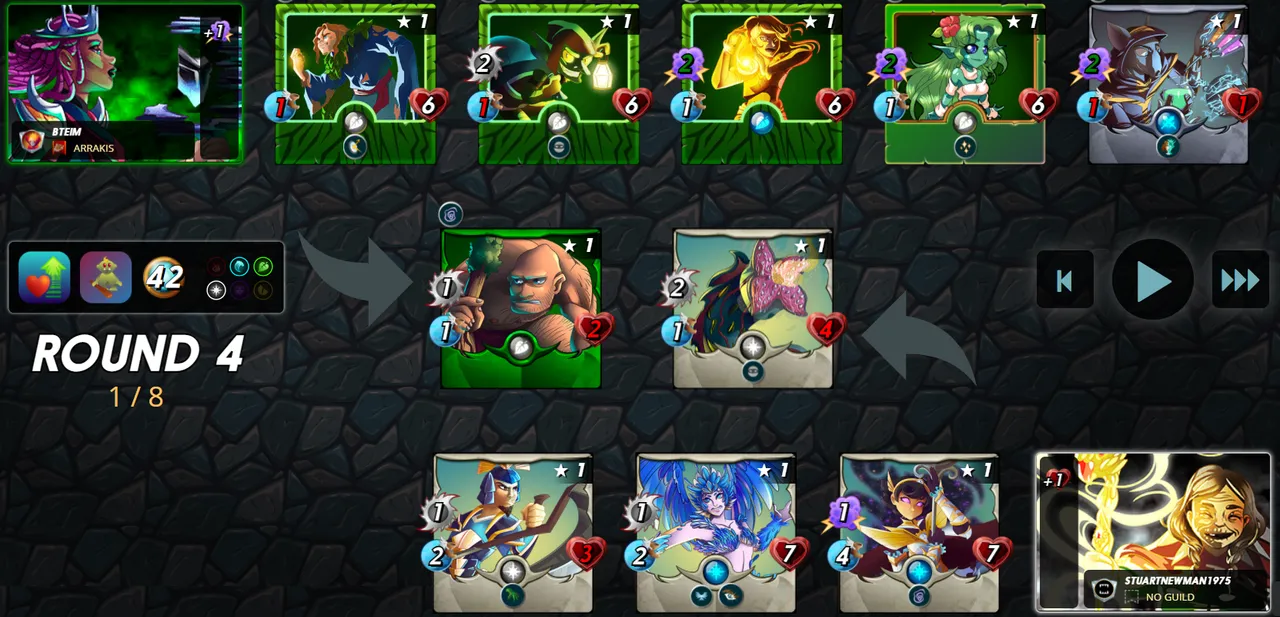The height and width of the screenshot is (617, 1280).
Task: Play the battle replay
Action: pos(1152,280)
